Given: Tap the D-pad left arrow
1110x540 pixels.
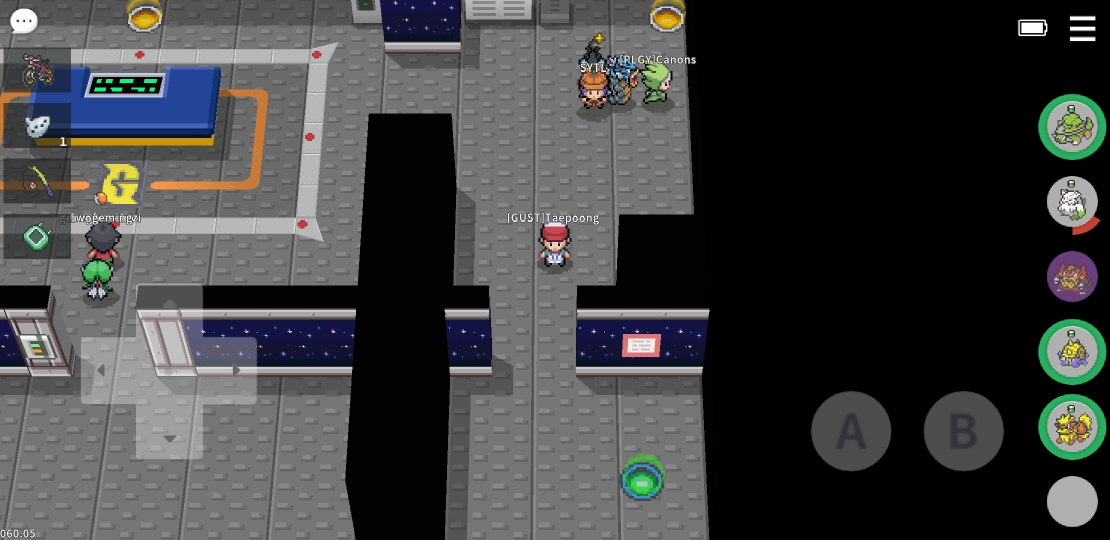Looking at the screenshot, I should 101,371.
